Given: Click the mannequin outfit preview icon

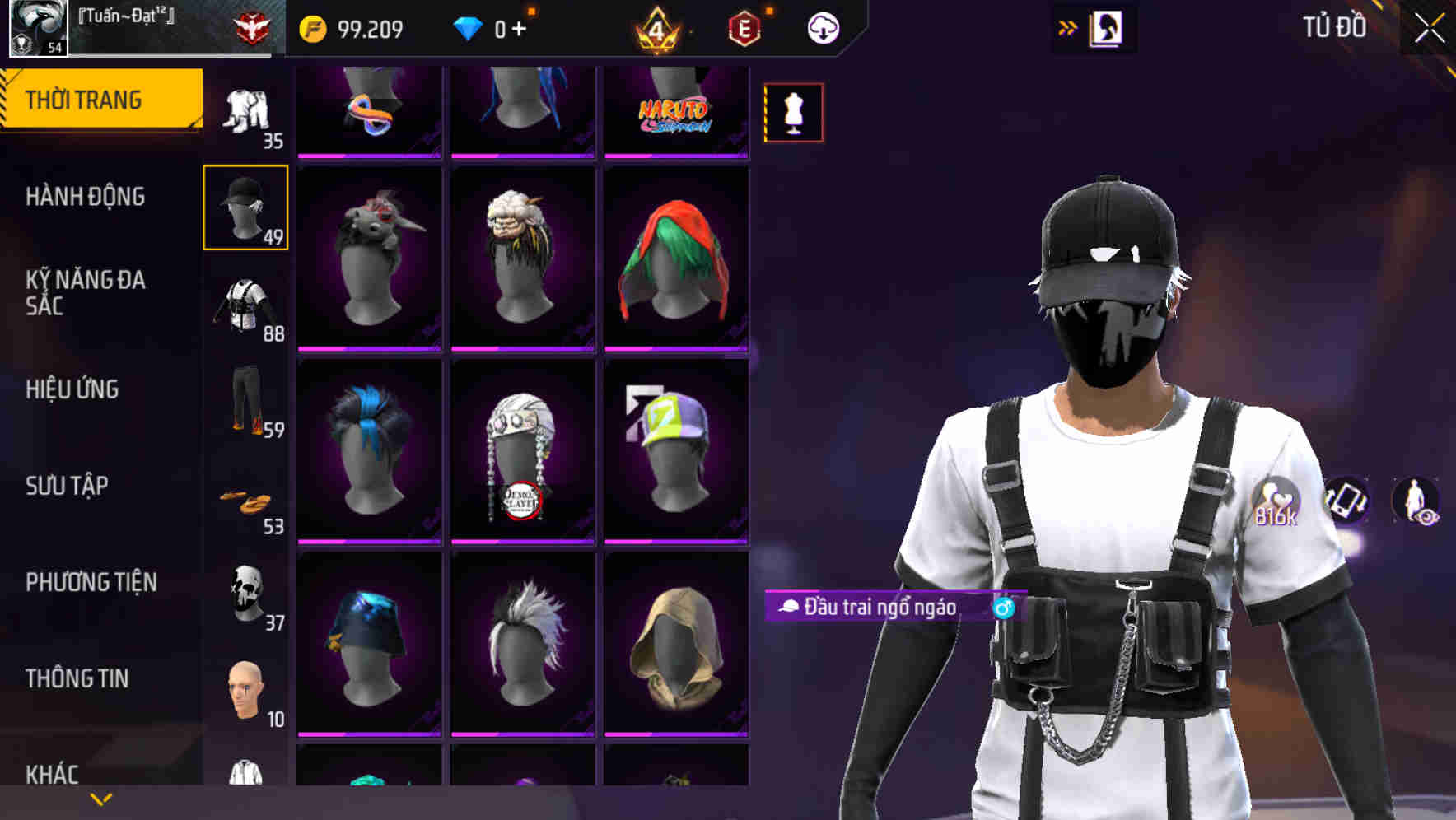Looking at the screenshot, I should coord(792,112).
